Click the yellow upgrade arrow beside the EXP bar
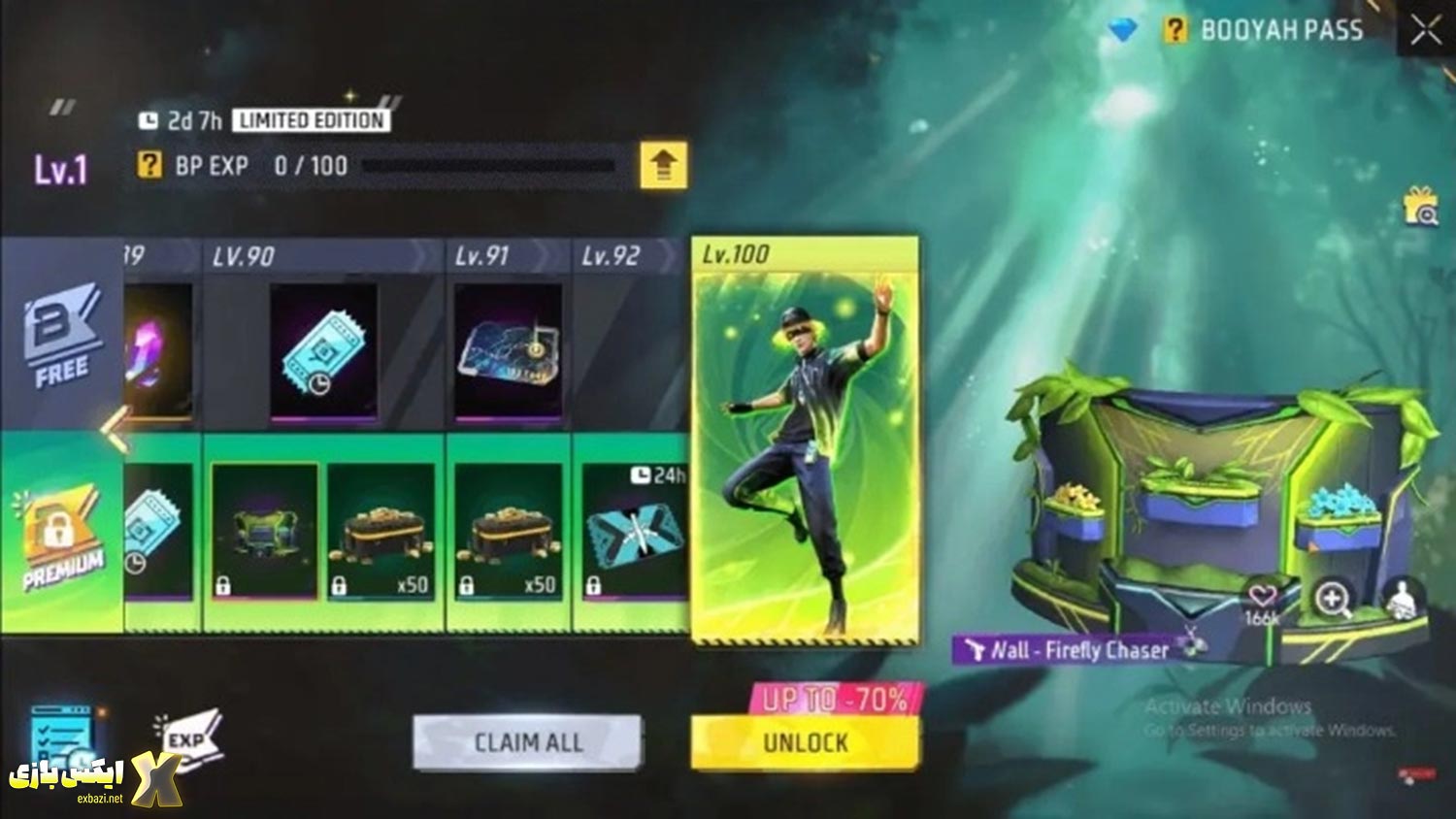Image resolution: width=1456 pixels, height=819 pixels. pos(663,165)
